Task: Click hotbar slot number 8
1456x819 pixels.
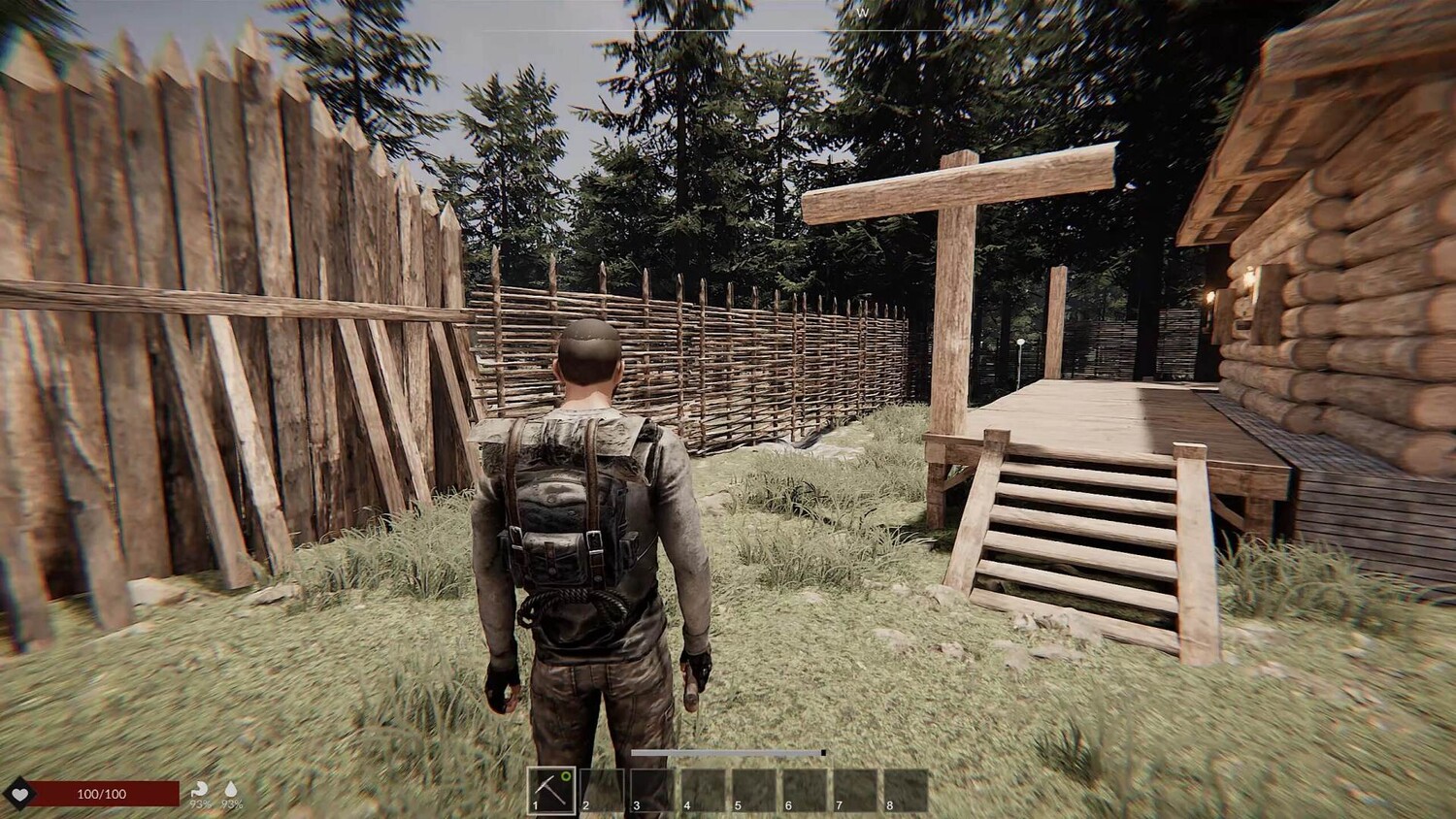Action: (x=906, y=790)
